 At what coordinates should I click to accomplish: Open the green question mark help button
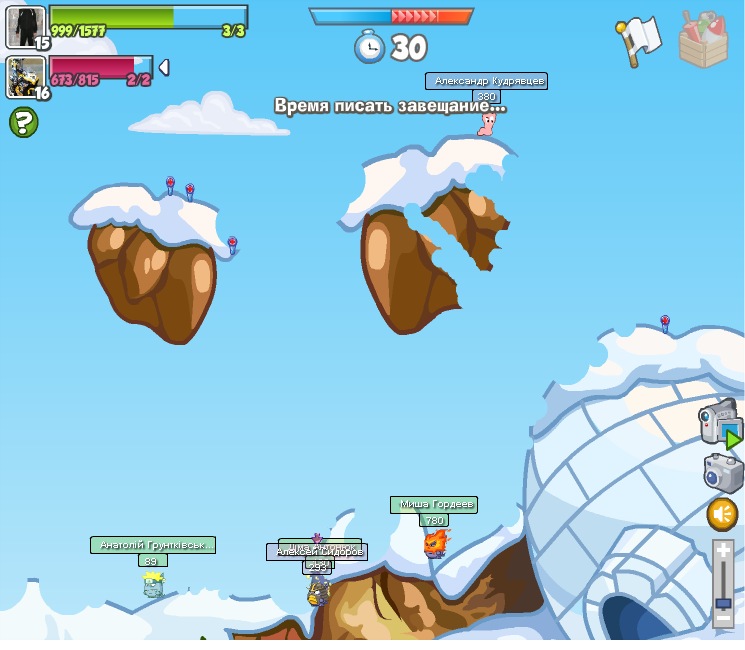tap(24, 123)
